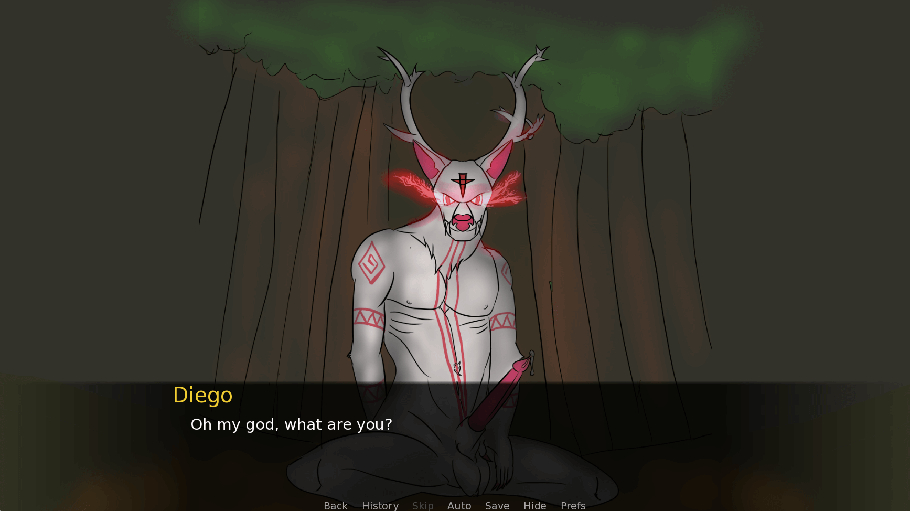This screenshot has height=511, width=910.
Task: Open the Save game screen
Action: 497,505
